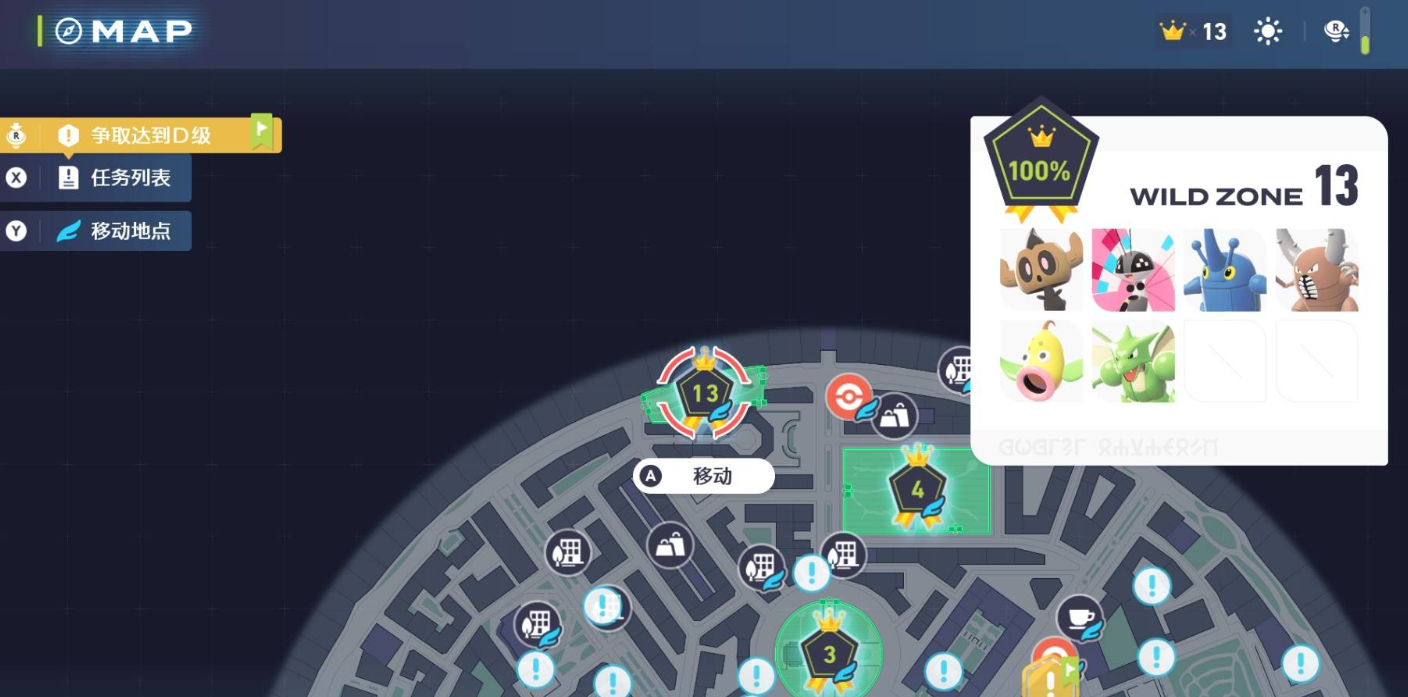The height and width of the screenshot is (697, 1408).
Task: View the green Scyther thumbnail
Action: 1133,361
